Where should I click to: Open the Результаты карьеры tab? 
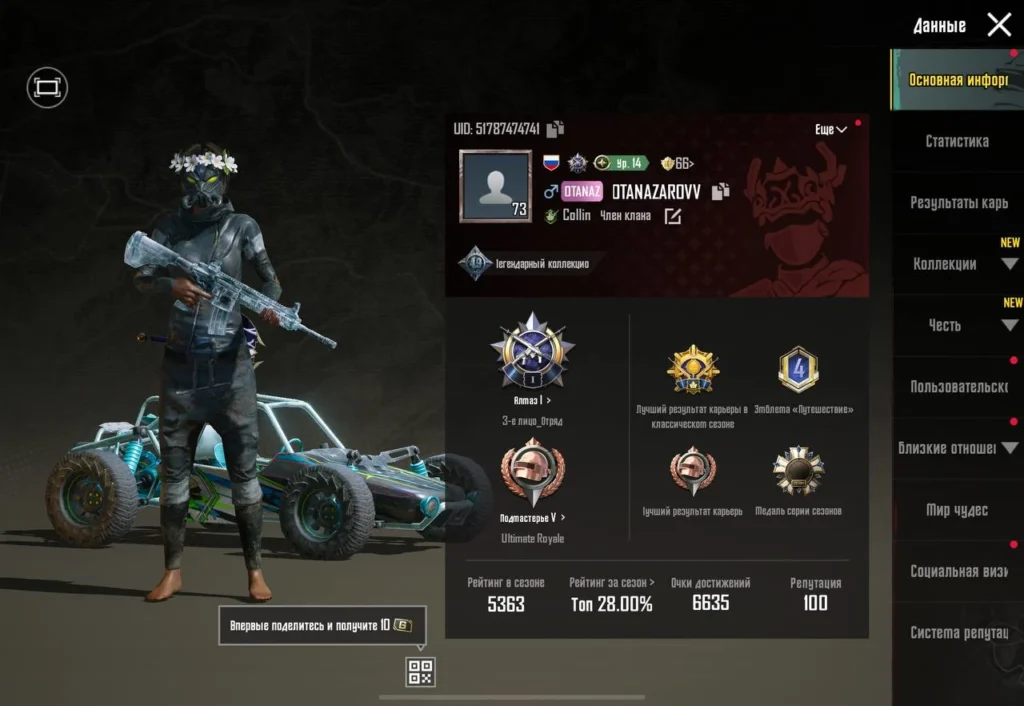coord(957,202)
